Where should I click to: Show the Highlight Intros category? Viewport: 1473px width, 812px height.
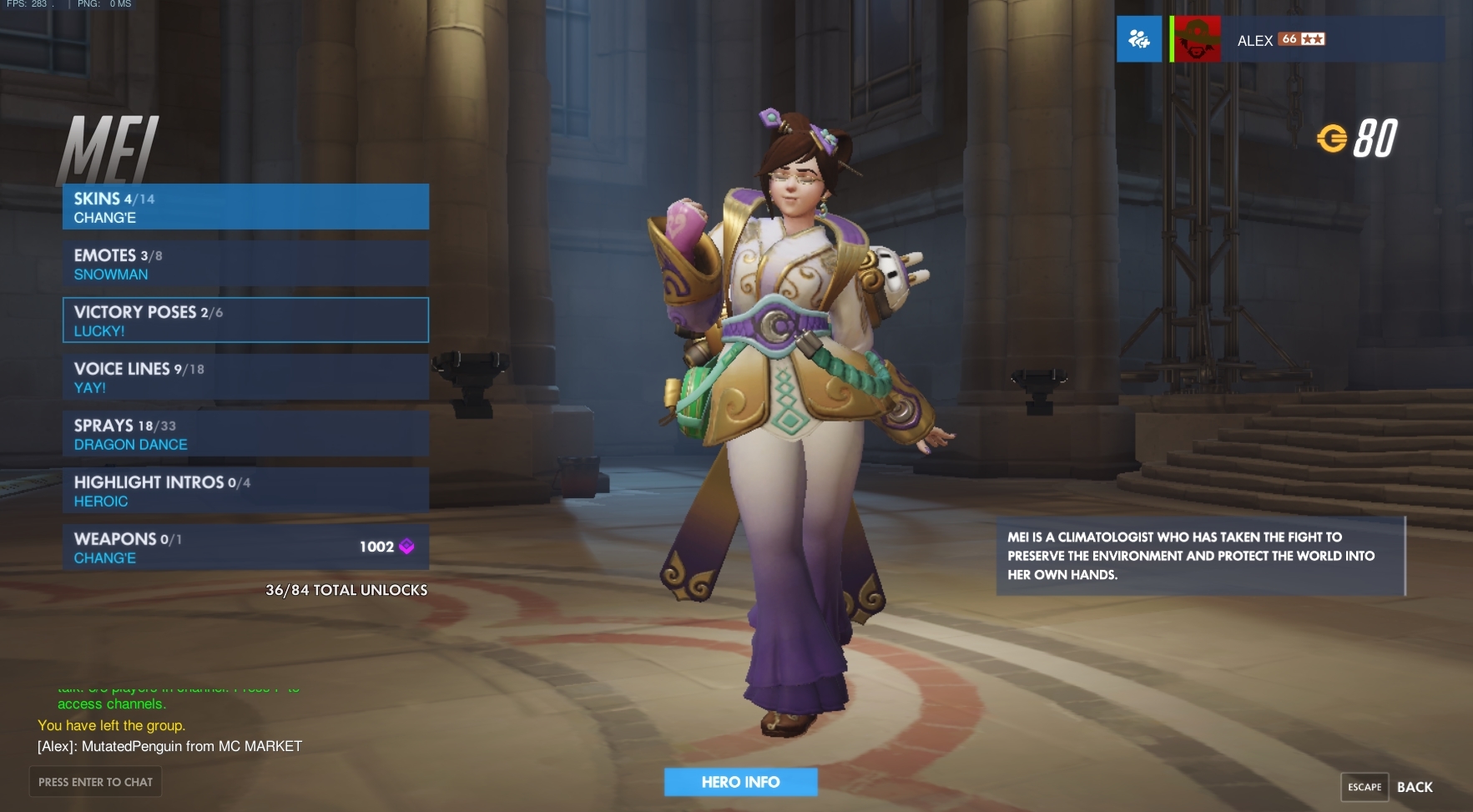point(245,491)
